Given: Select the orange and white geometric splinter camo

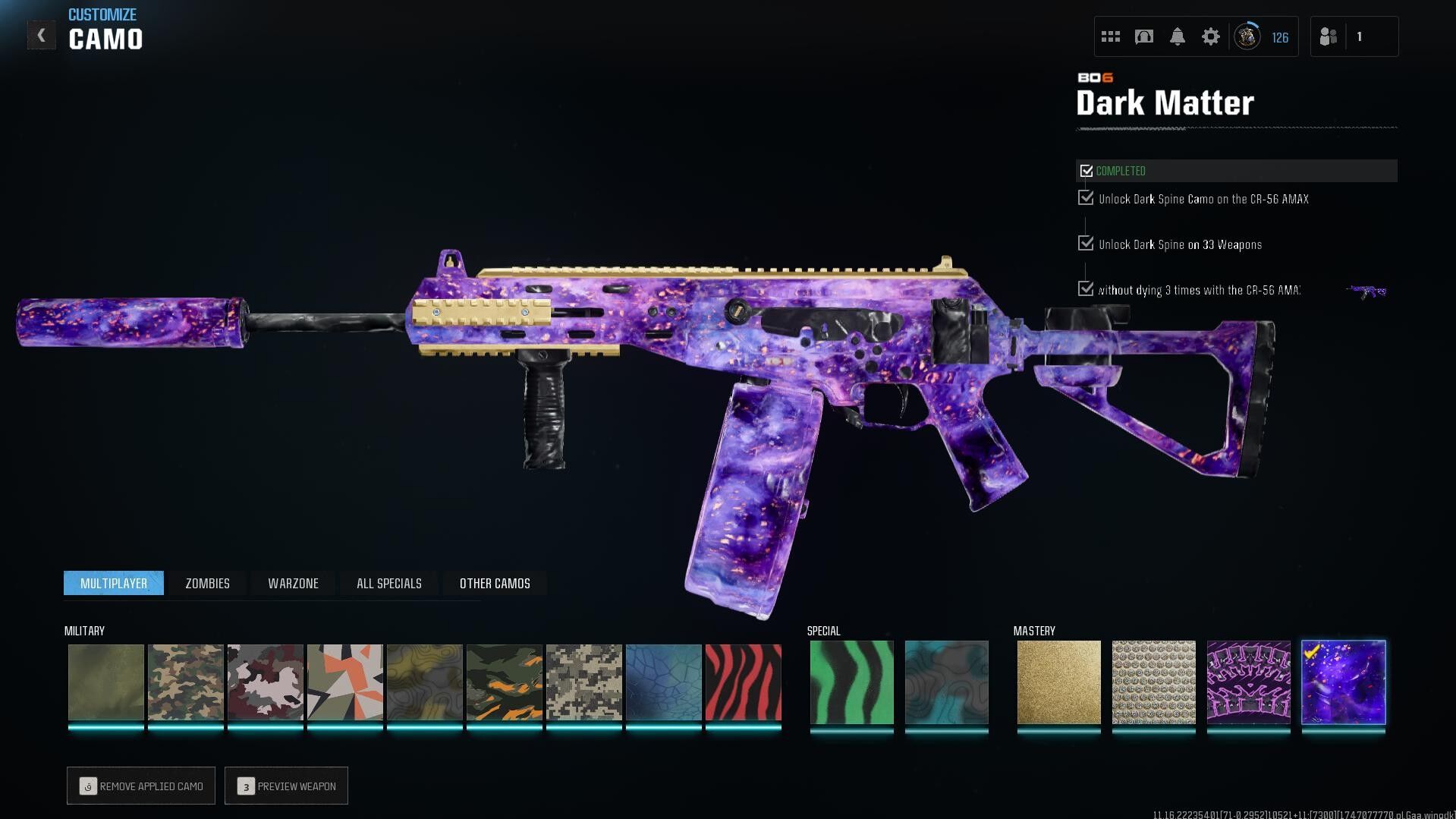Looking at the screenshot, I should tap(344, 682).
